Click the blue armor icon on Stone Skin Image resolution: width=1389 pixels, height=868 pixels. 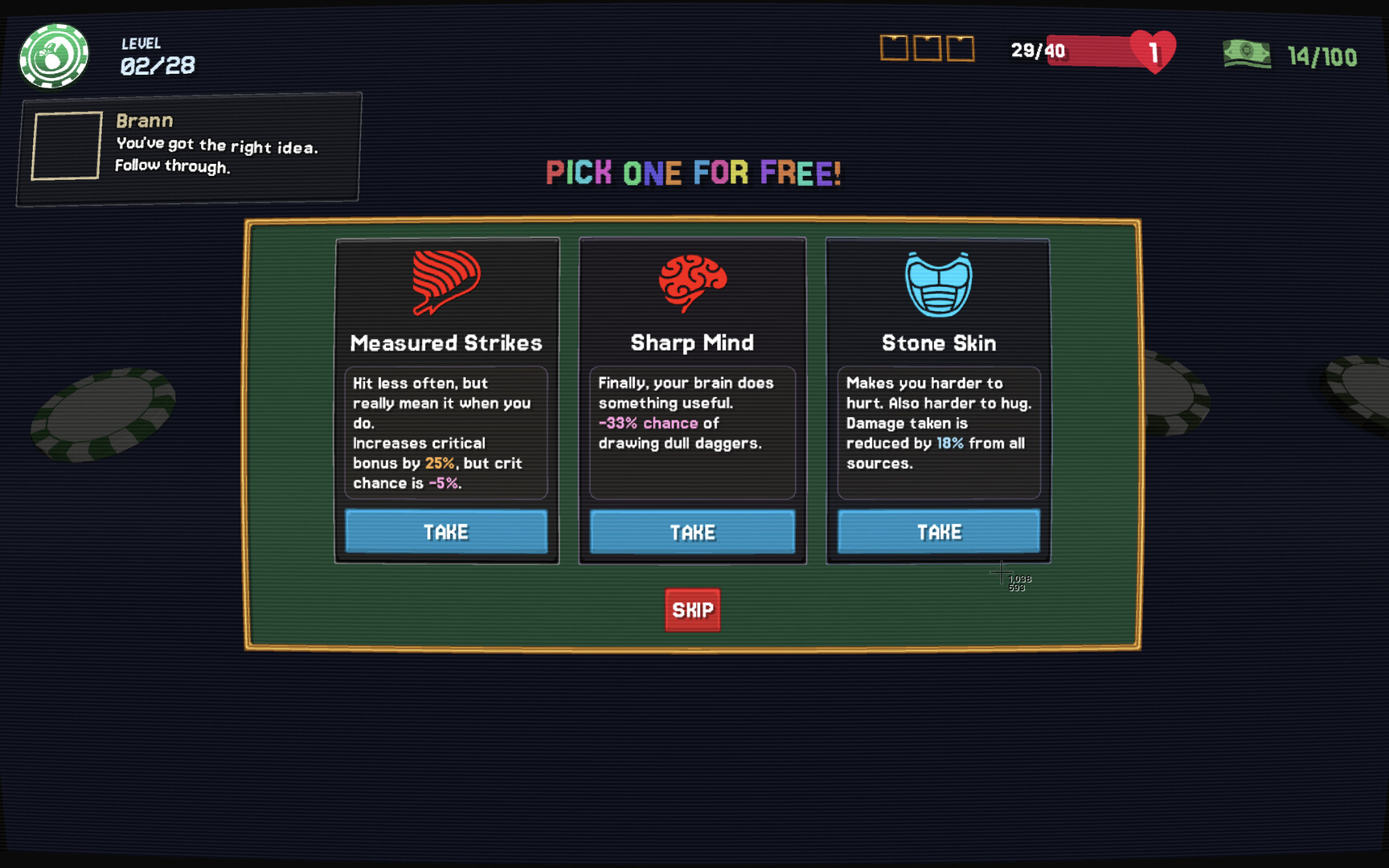[x=938, y=283]
